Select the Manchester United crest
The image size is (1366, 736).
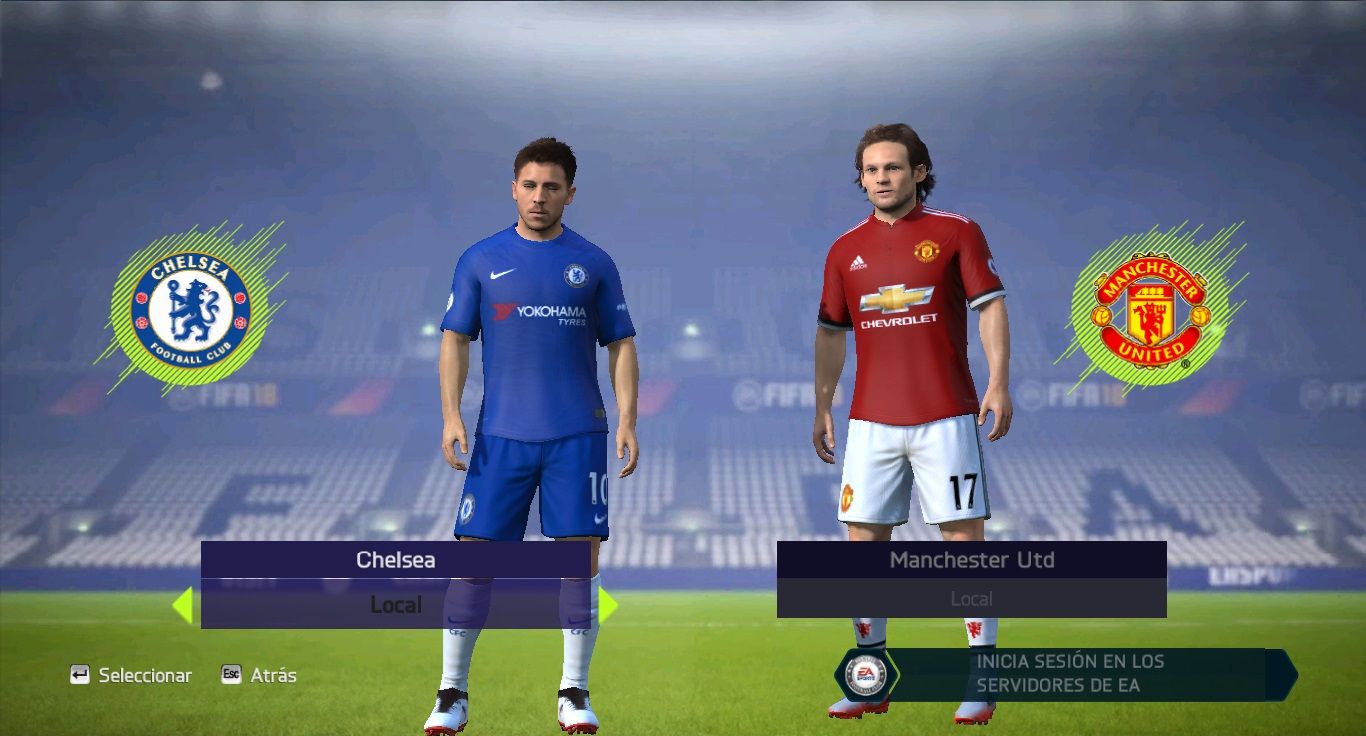tap(1150, 309)
